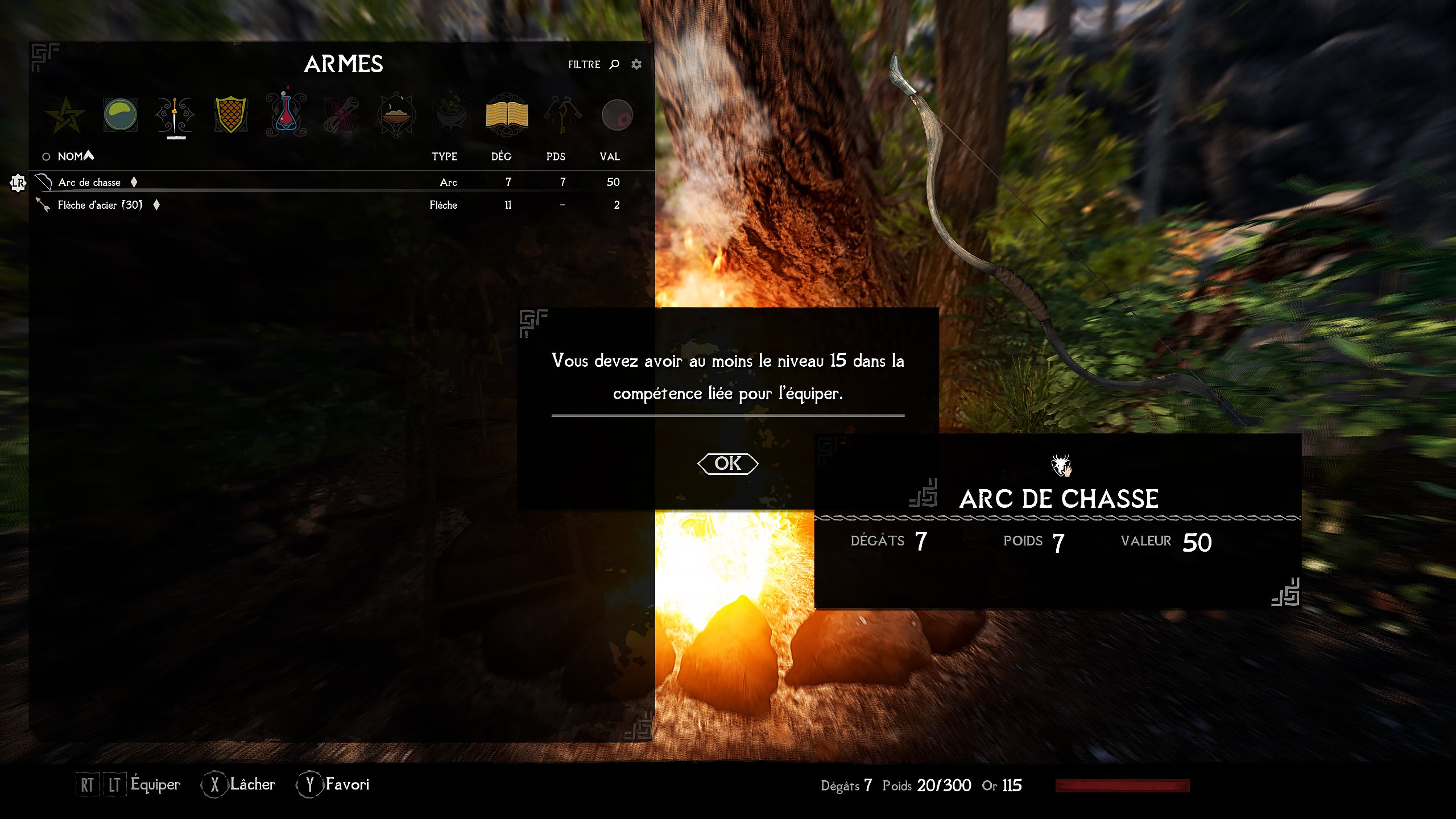Image resolution: width=1456 pixels, height=819 pixels.
Task: Sort the list by NOM column
Action: point(71,156)
